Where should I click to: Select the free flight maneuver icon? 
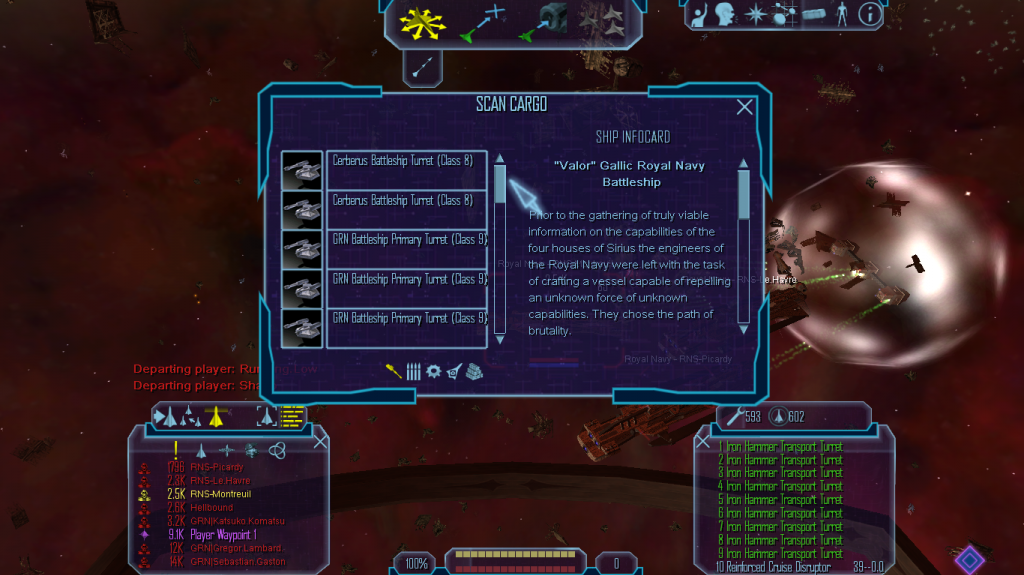pos(416,22)
